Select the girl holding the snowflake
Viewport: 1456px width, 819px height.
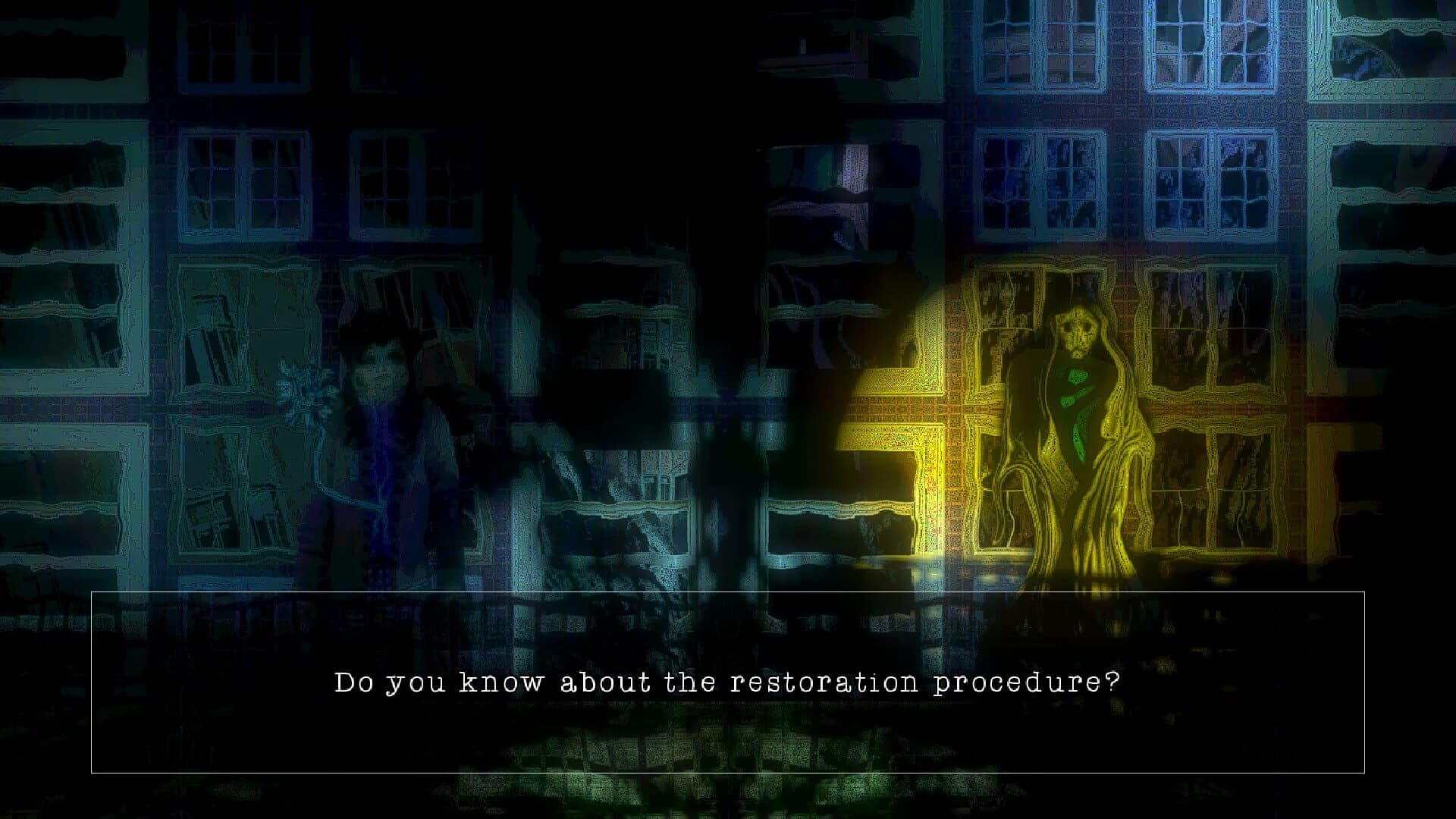383,432
